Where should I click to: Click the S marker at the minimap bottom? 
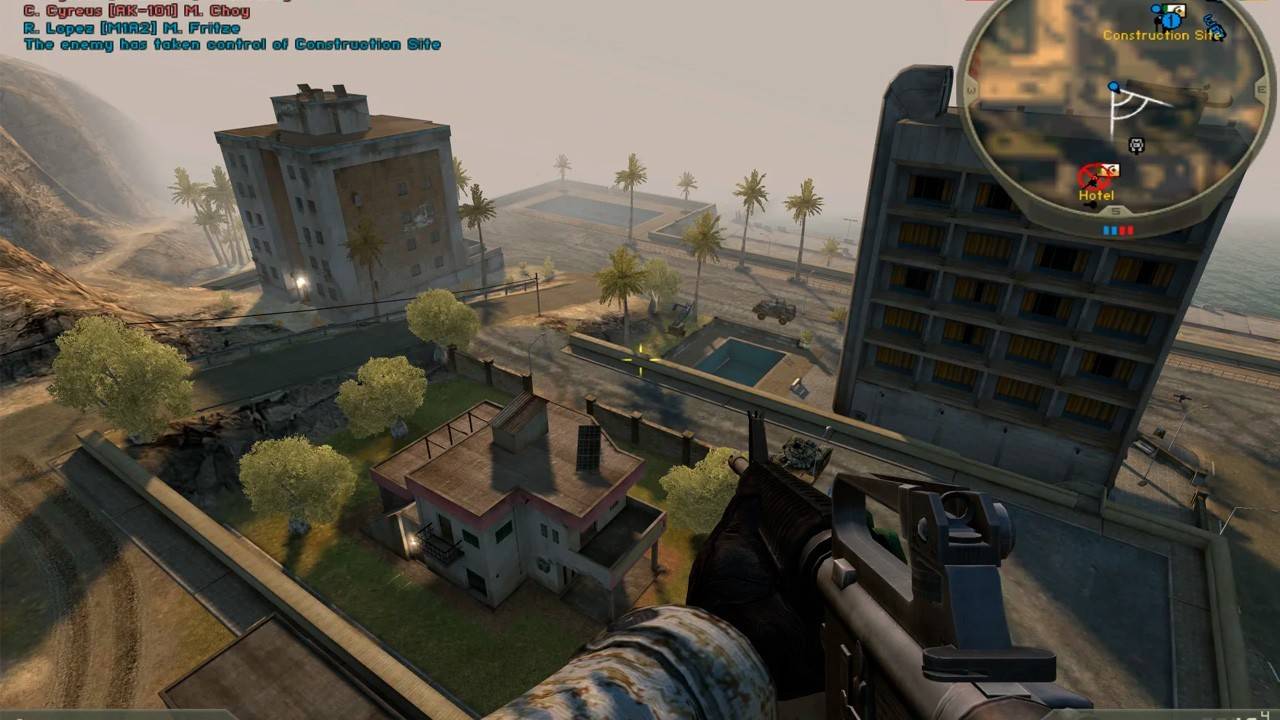pyautogui.click(x=1115, y=210)
